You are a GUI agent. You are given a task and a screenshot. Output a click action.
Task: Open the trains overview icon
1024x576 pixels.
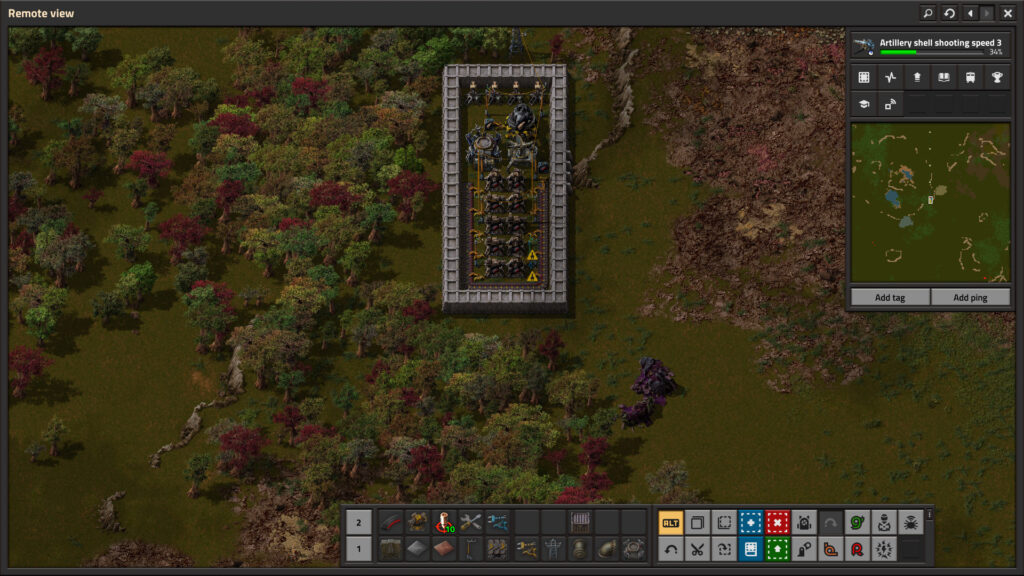(x=970, y=77)
